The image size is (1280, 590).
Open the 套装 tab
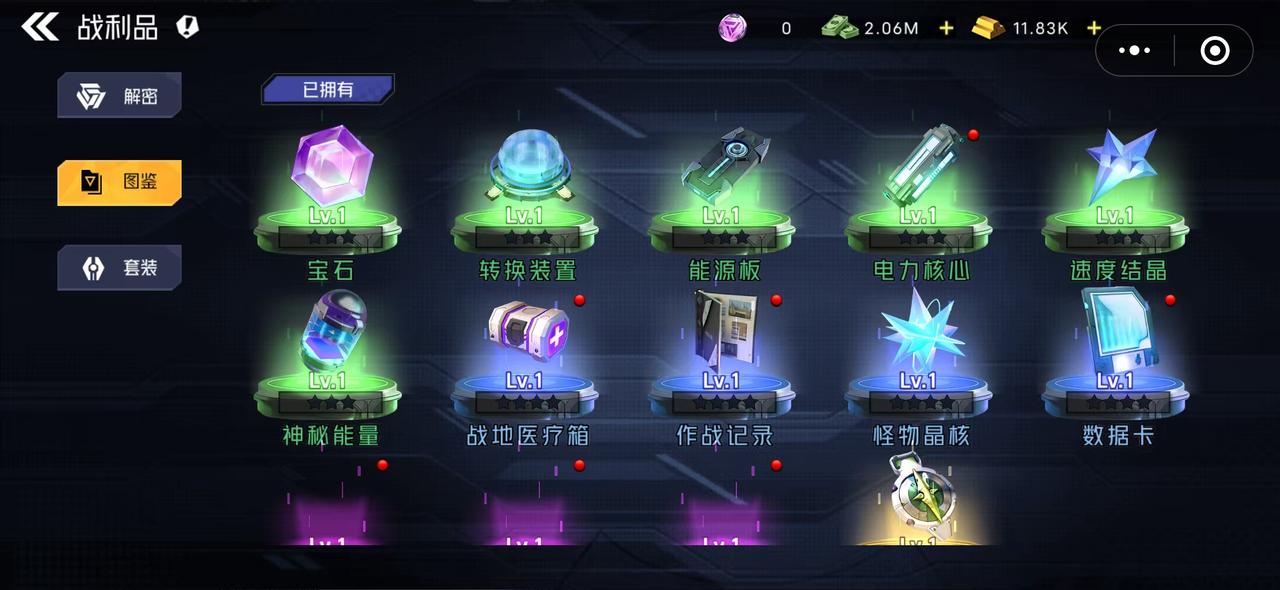point(120,268)
